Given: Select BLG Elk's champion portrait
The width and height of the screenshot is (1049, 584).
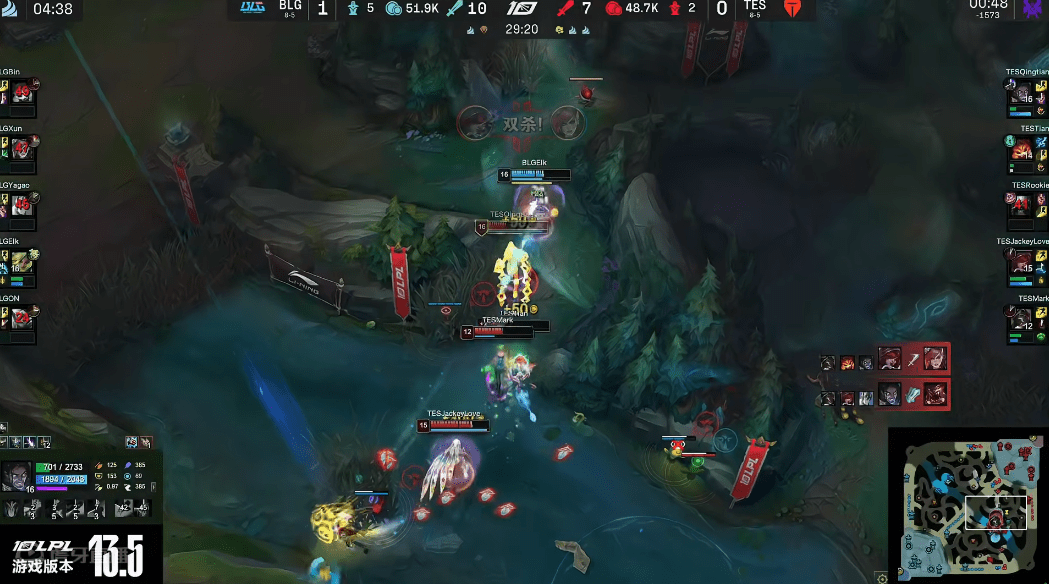Looking at the screenshot, I should 22,263.
